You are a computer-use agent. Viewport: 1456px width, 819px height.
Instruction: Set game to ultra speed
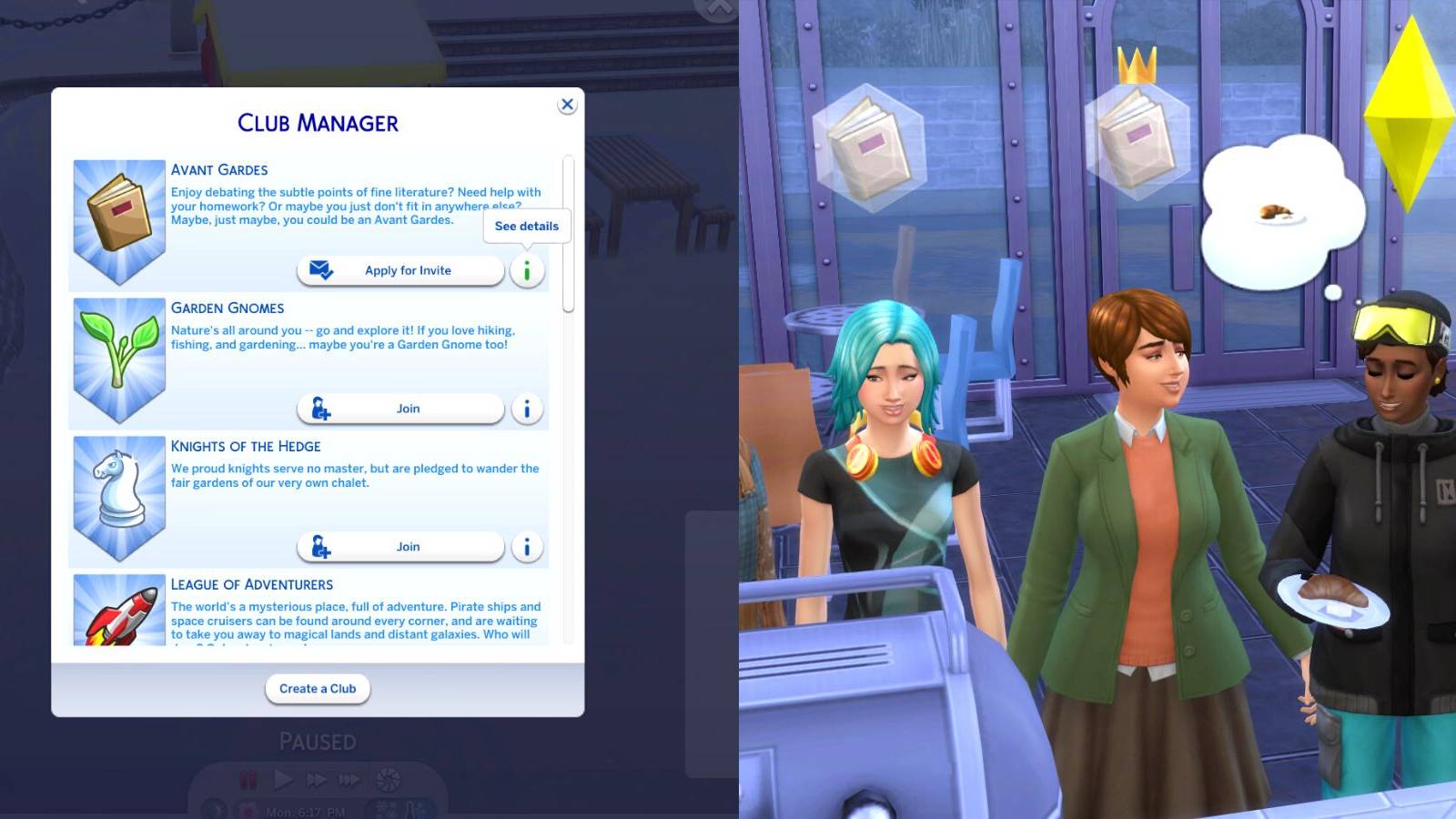click(x=350, y=779)
